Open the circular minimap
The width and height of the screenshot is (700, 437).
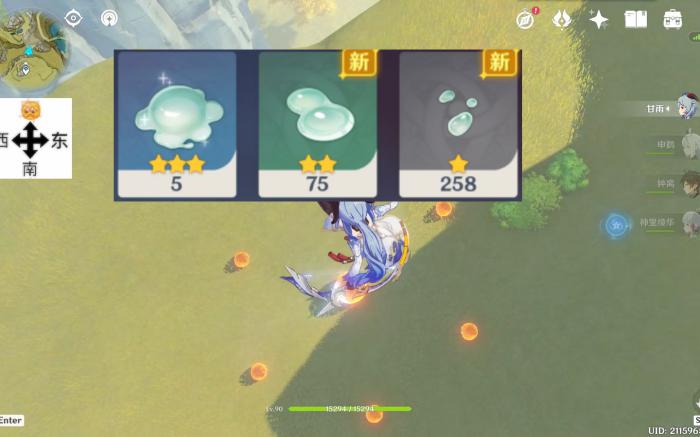pos(32,45)
